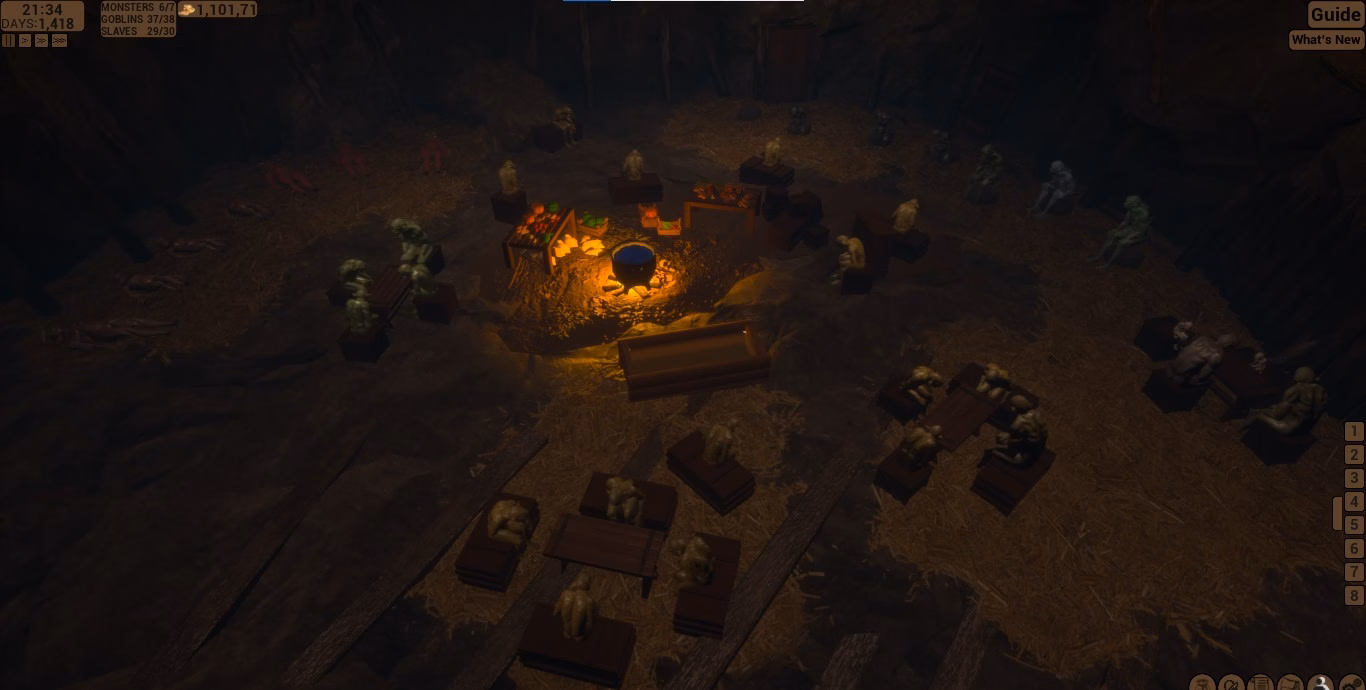The width and height of the screenshot is (1366, 690).
Task: Open the monsters, goblins, slaves population panel
Action: tap(138, 19)
